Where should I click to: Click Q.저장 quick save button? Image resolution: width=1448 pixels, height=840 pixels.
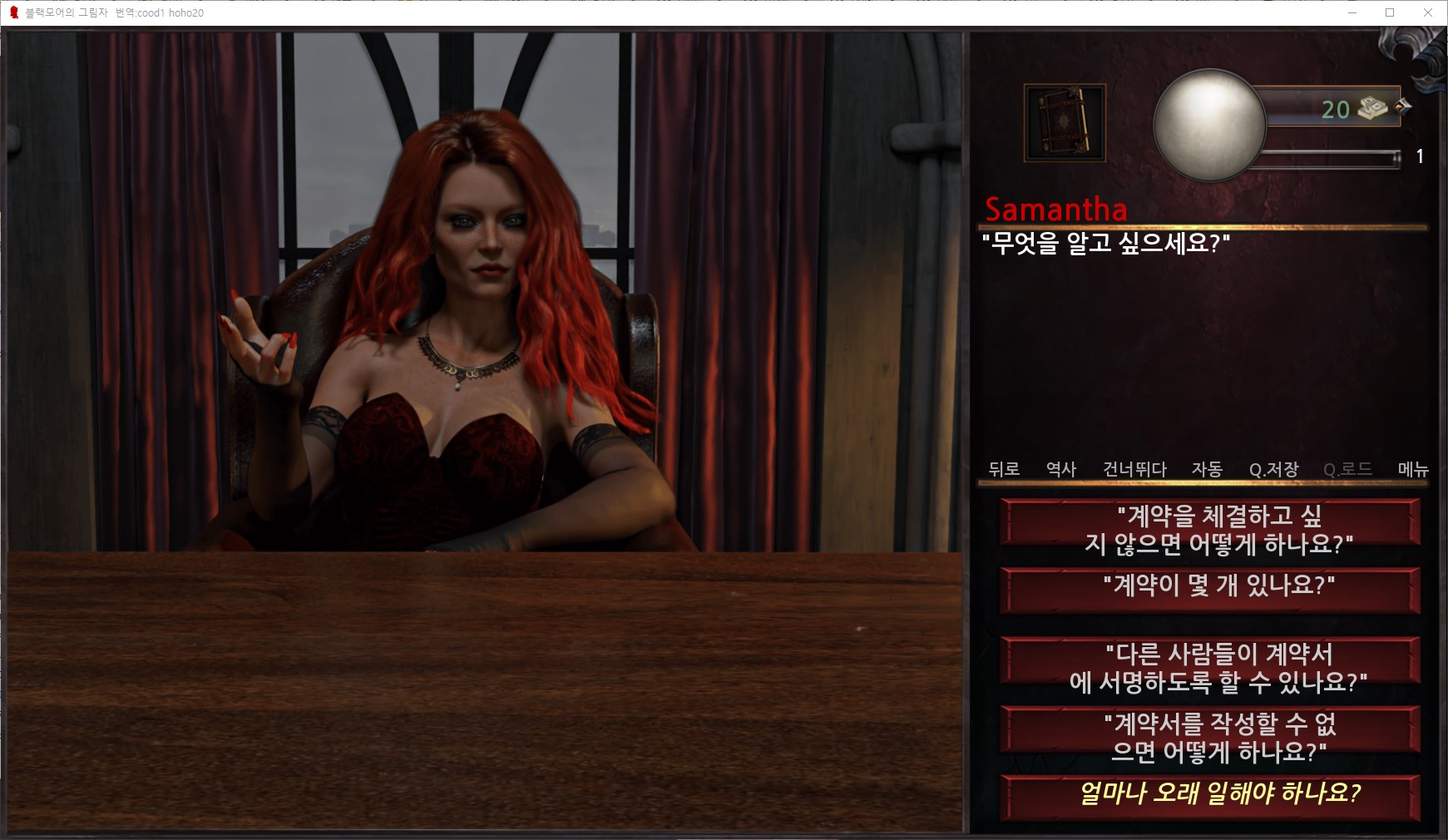[1273, 469]
